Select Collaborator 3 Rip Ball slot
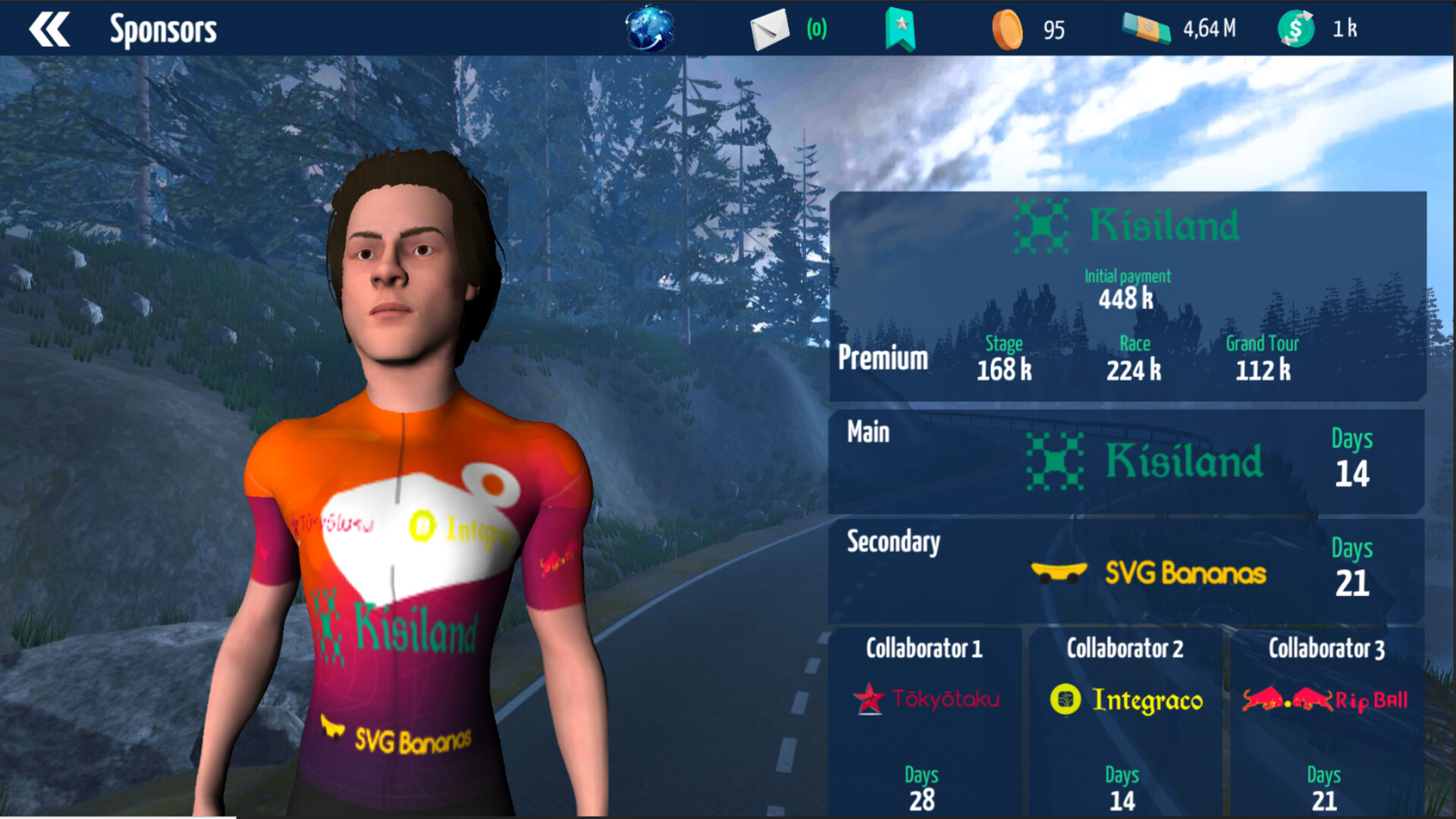This screenshot has height=819, width=1456. click(x=1326, y=720)
